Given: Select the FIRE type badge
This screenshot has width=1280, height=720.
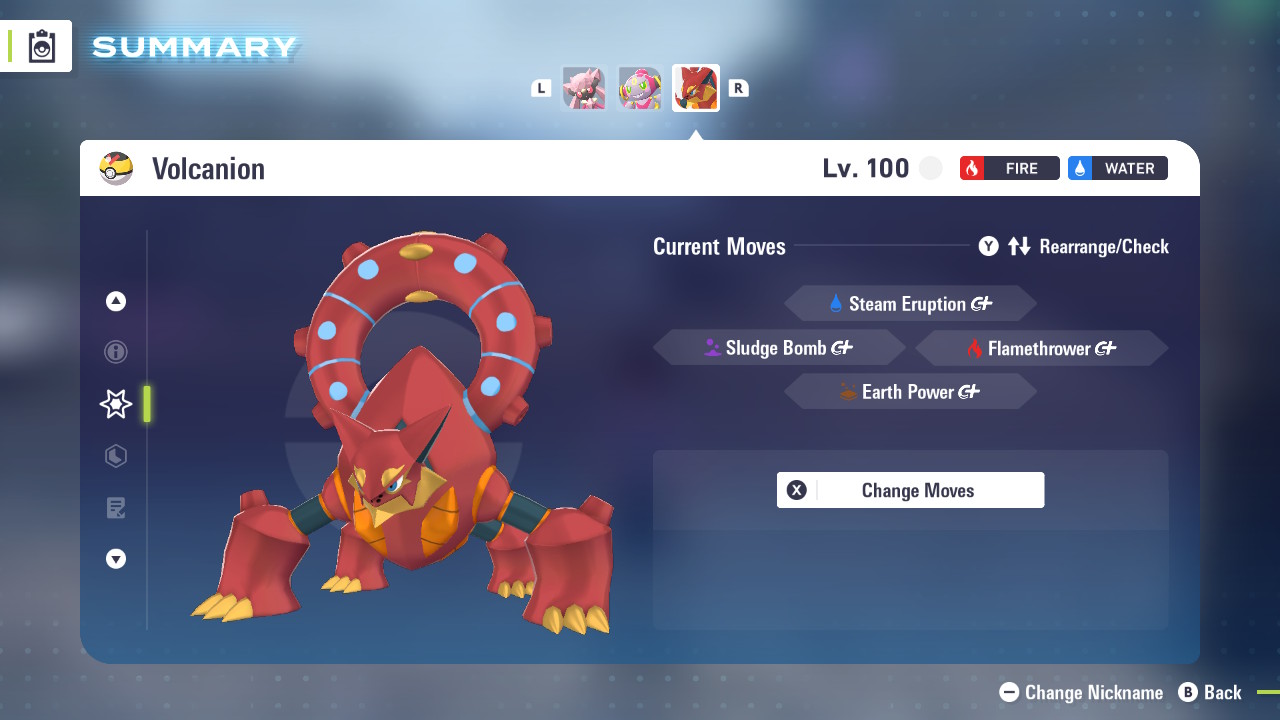Looking at the screenshot, I should [1009, 168].
